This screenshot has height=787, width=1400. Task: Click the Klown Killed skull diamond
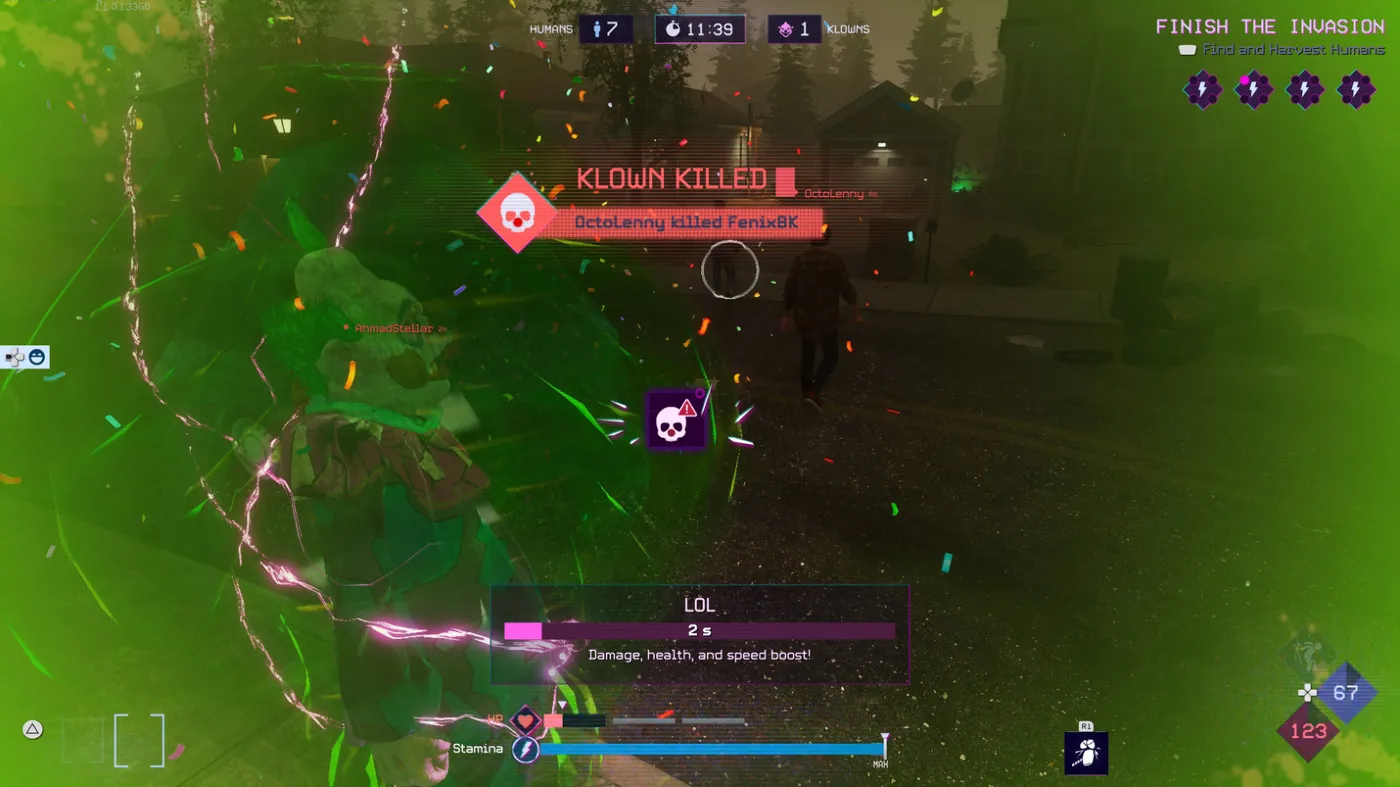click(x=515, y=212)
